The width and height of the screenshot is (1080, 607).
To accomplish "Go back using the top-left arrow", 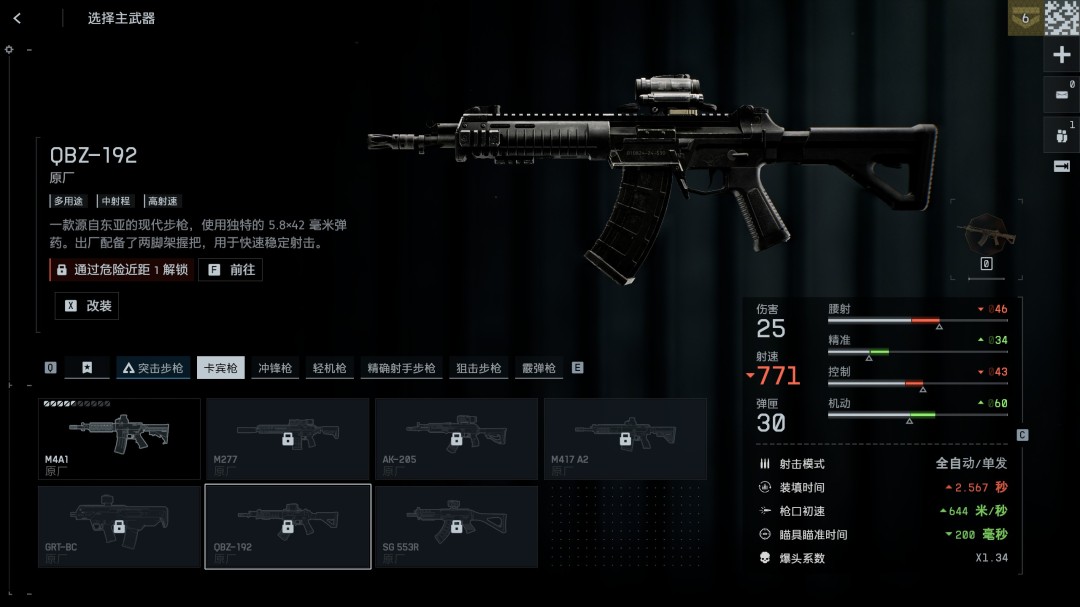I will click(x=17, y=18).
